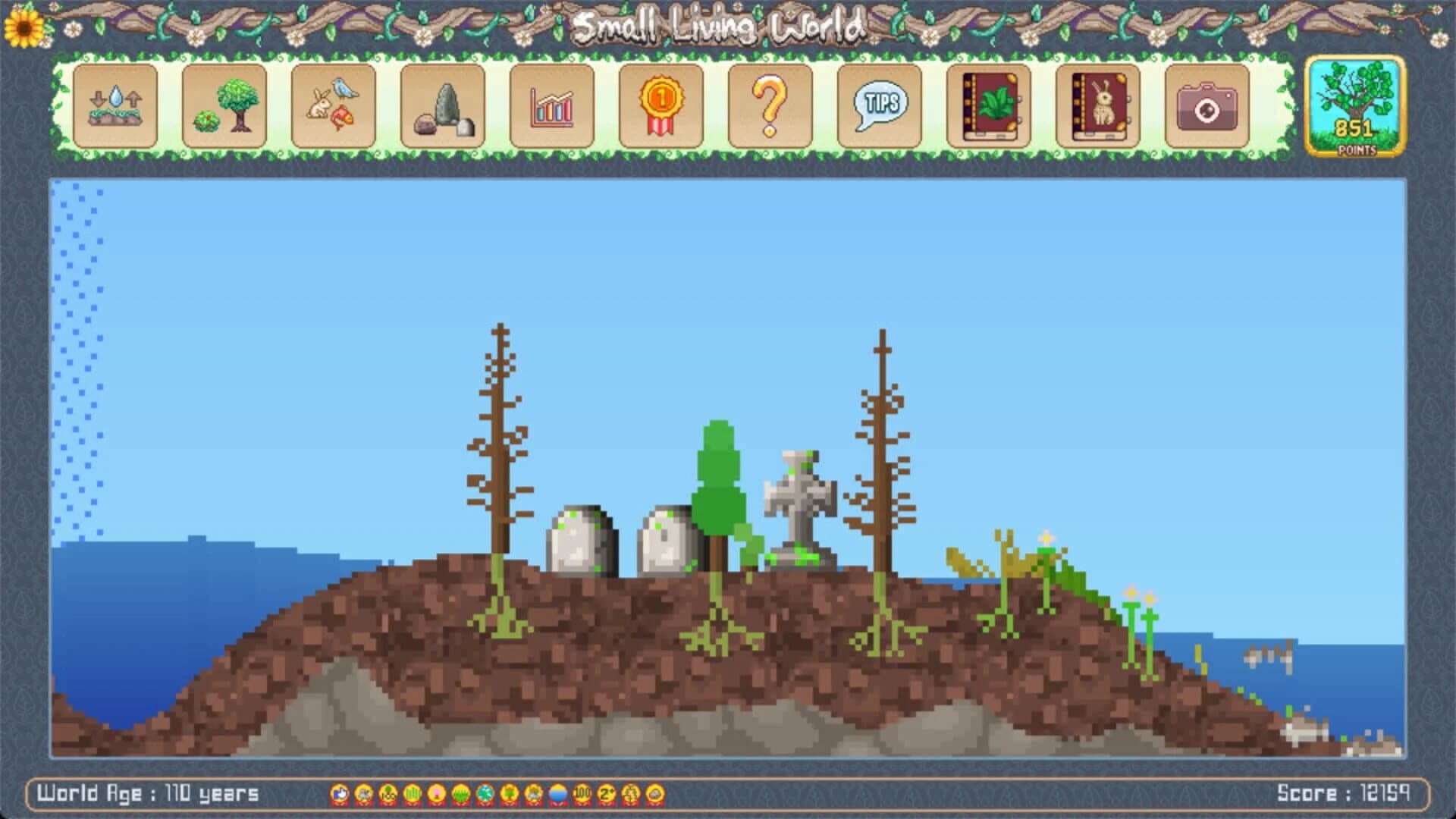This screenshot has height=819, width=1456.
Task: Select the leftmost tombstone on the hill
Action: (x=578, y=538)
